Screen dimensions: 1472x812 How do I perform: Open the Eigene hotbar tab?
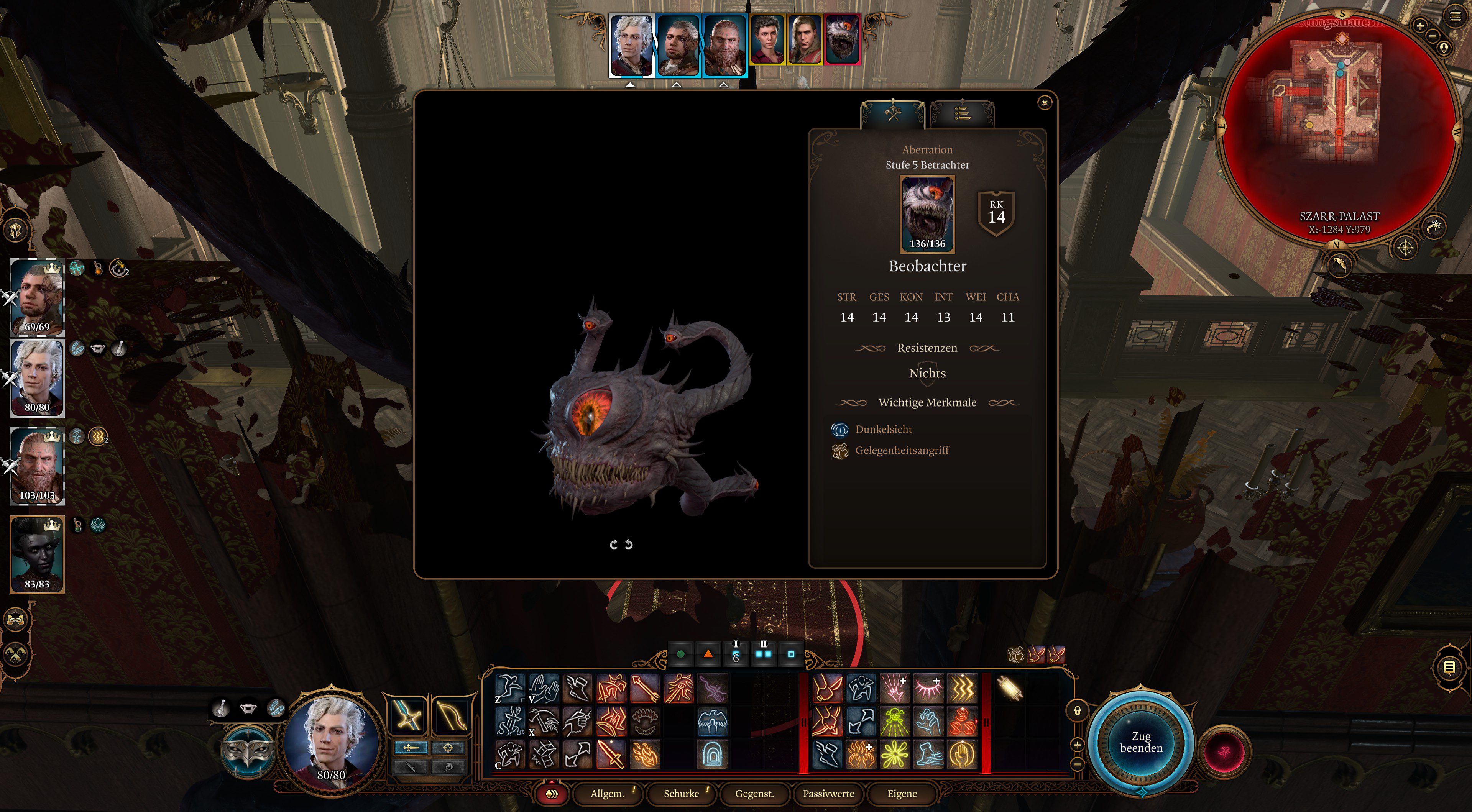pos(902,793)
